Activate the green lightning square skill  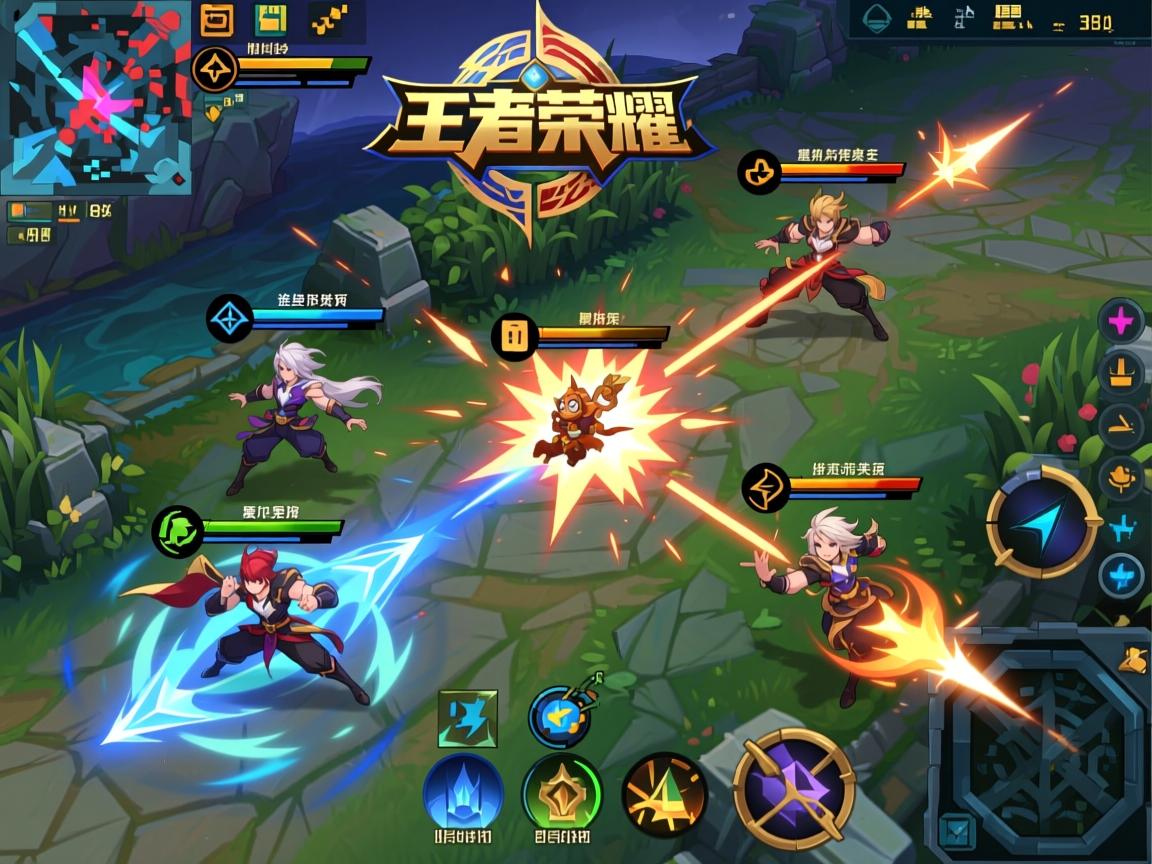tap(468, 719)
